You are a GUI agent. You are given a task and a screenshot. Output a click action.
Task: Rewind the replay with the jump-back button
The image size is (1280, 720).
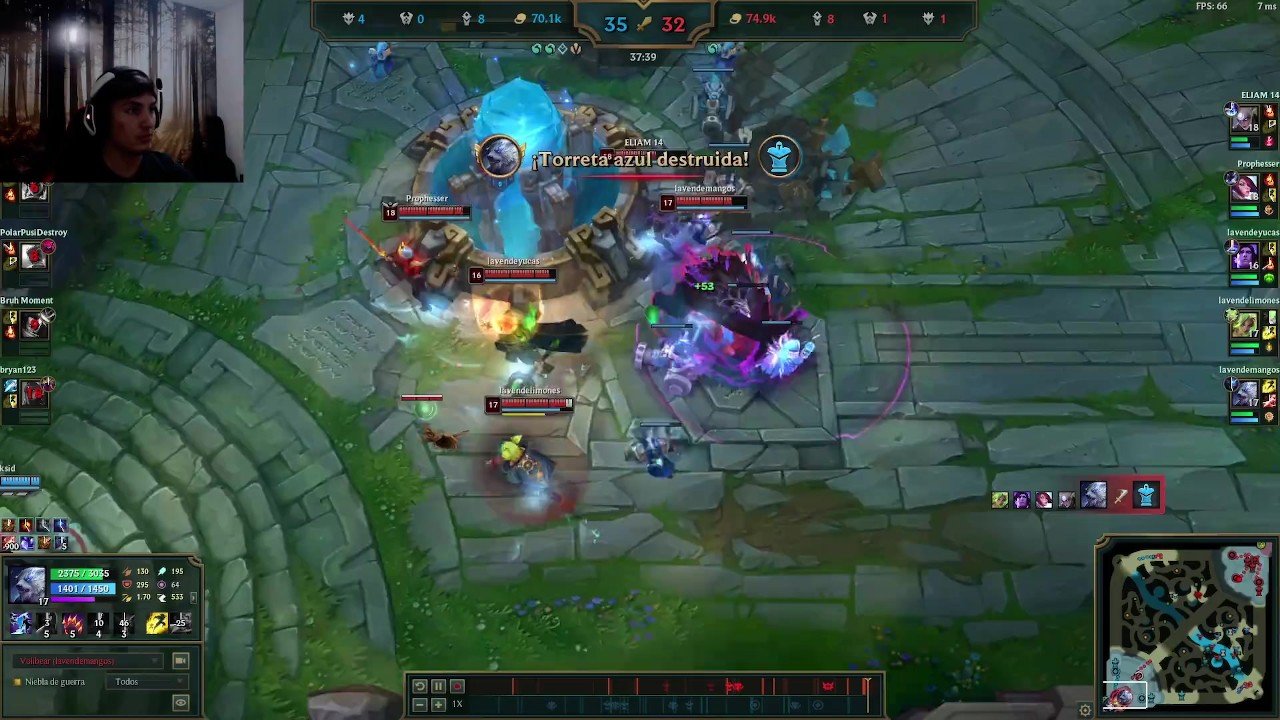point(420,686)
